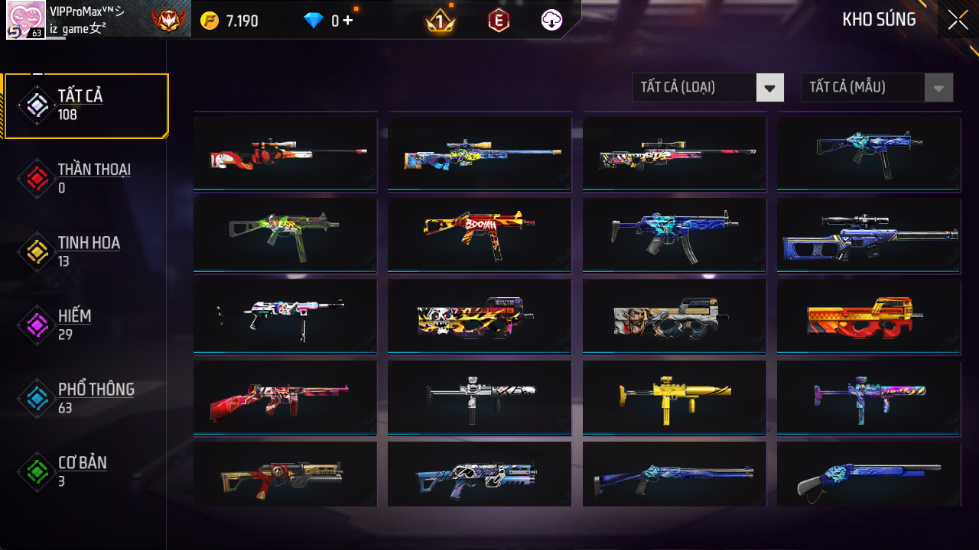The width and height of the screenshot is (979, 550).
Task: Open the TẤT CẢ (LOẠI) dropdown
Action: (708, 88)
